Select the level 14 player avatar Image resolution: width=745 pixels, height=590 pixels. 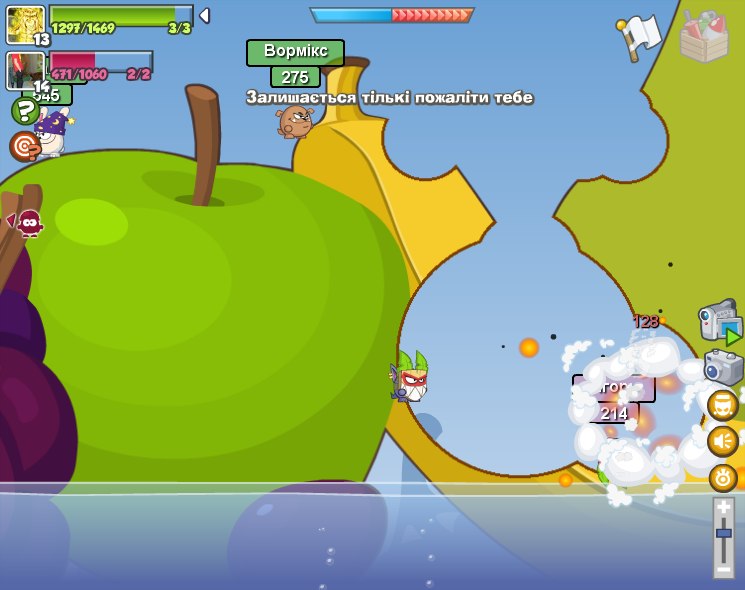24,70
